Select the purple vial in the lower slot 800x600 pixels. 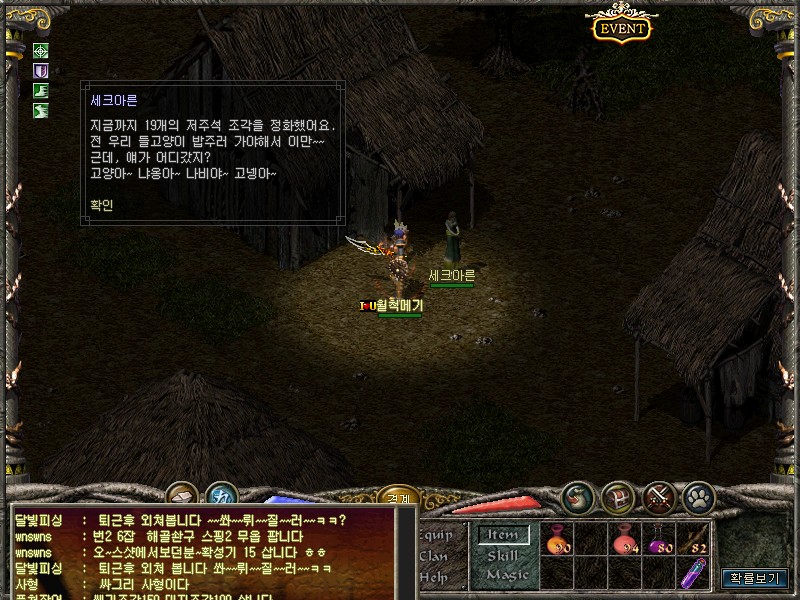click(695, 573)
